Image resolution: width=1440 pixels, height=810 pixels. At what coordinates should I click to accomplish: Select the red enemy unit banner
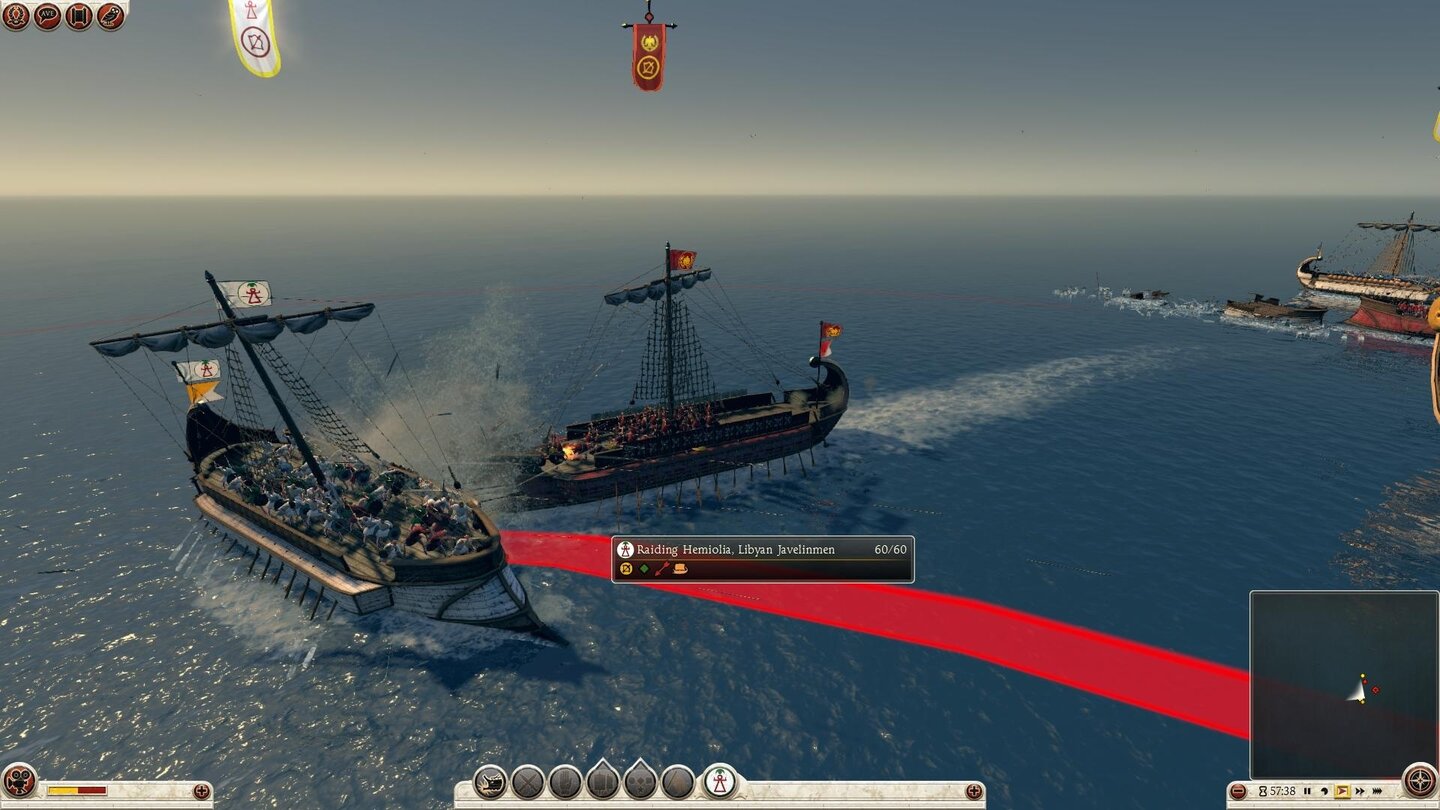click(x=648, y=56)
